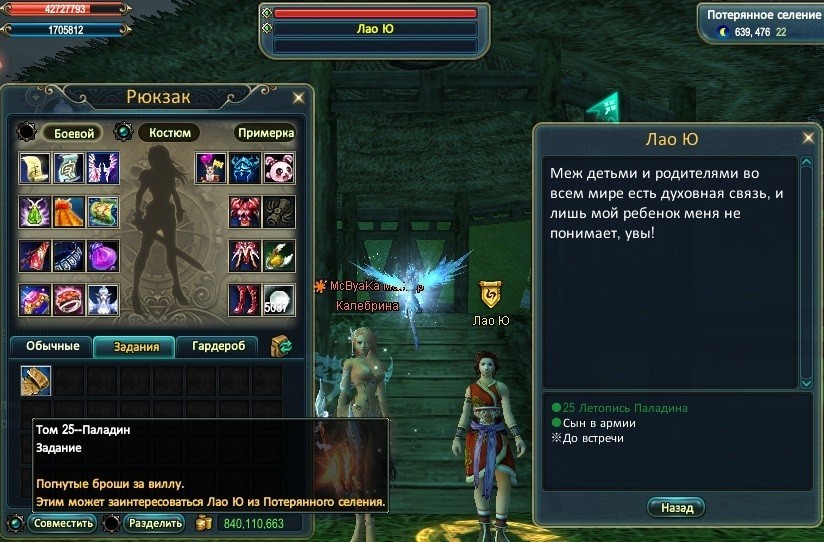Click the green-arrow bag sort icon
Viewport: 824px width, 542px height.
tap(281, 347)
